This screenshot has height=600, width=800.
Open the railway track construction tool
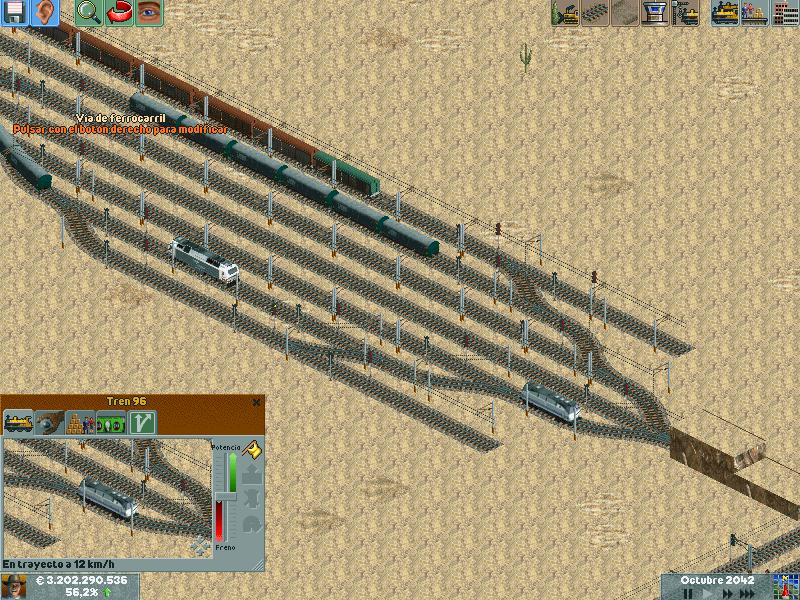pos(595,12)
